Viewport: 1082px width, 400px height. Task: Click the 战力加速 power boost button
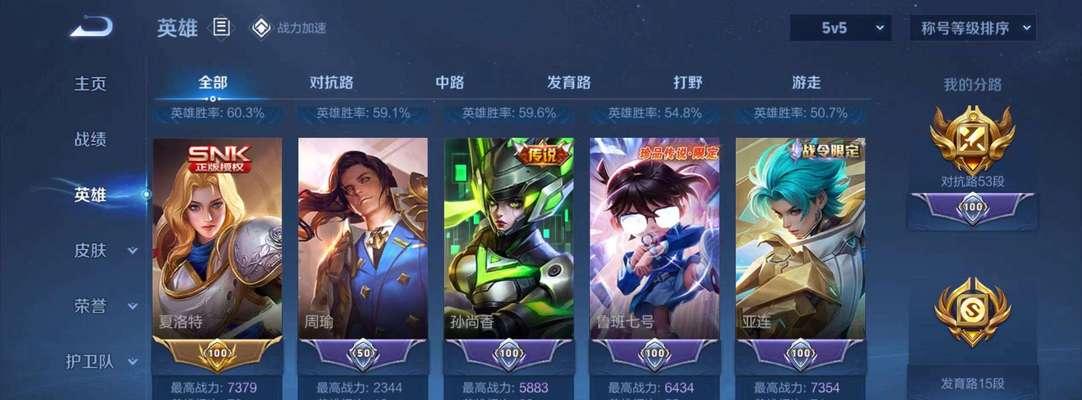(x=289, y=28)
